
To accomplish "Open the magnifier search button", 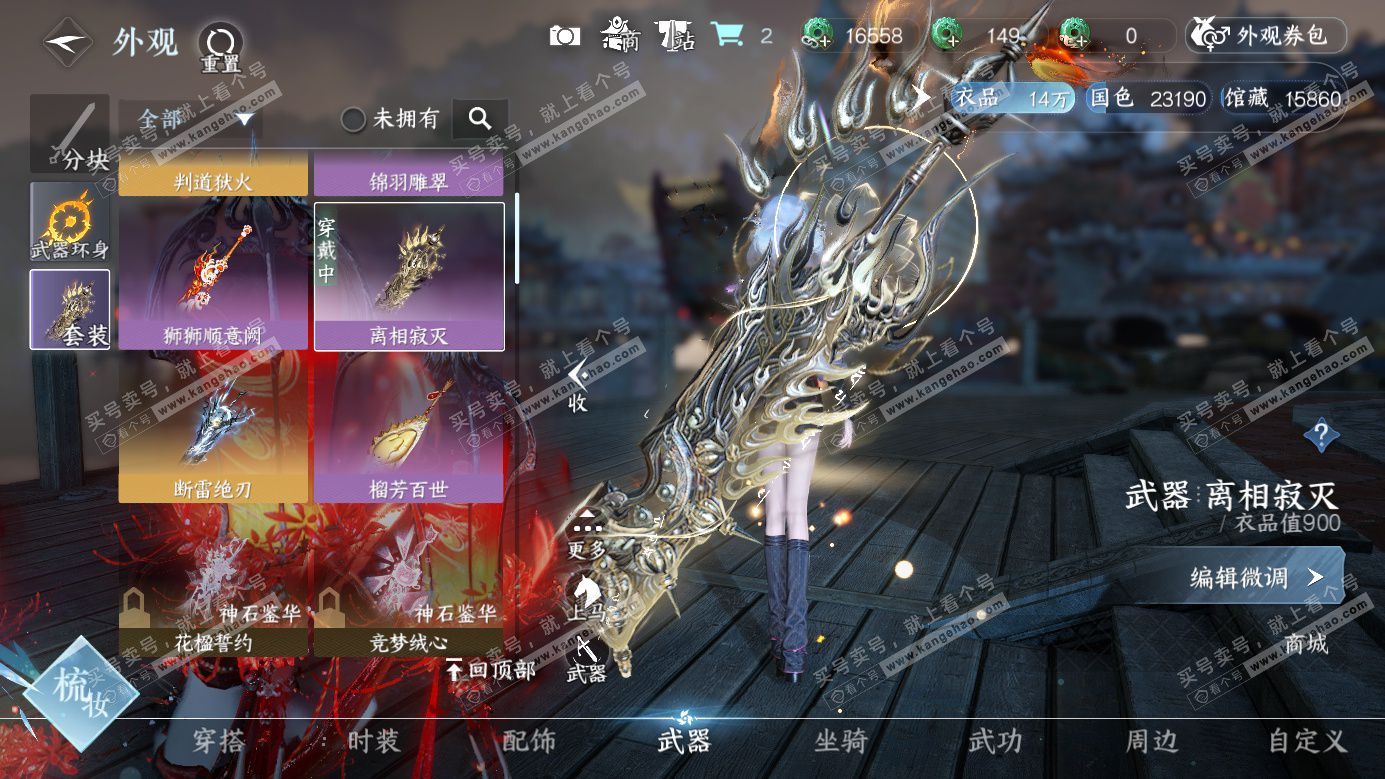I will 480,119.
